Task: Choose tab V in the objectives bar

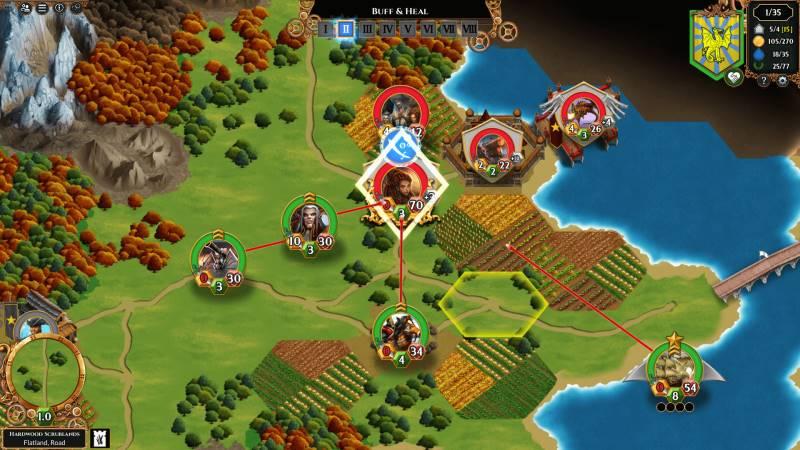Action: [x=407, y=29]
